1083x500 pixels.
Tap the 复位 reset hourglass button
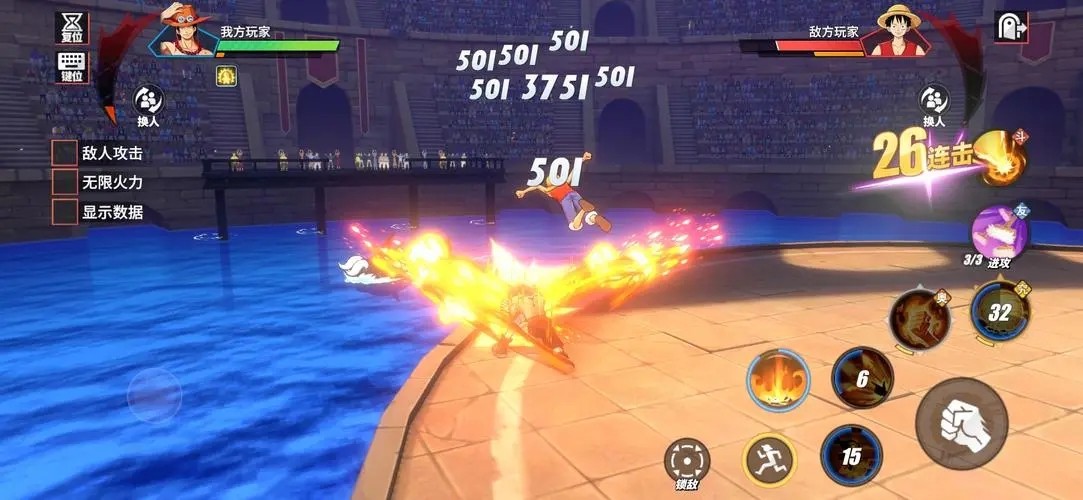pos(71,27)
